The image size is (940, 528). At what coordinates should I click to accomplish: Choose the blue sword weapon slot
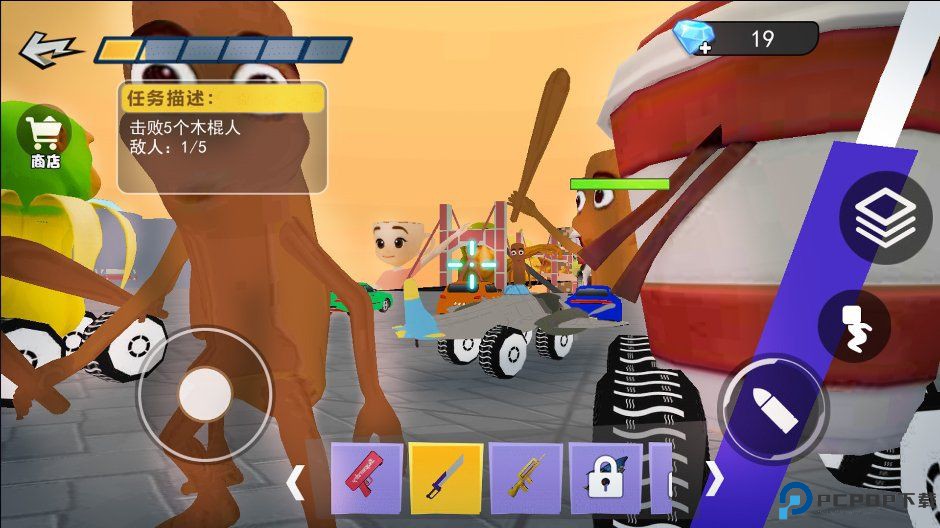click(445, 477)
